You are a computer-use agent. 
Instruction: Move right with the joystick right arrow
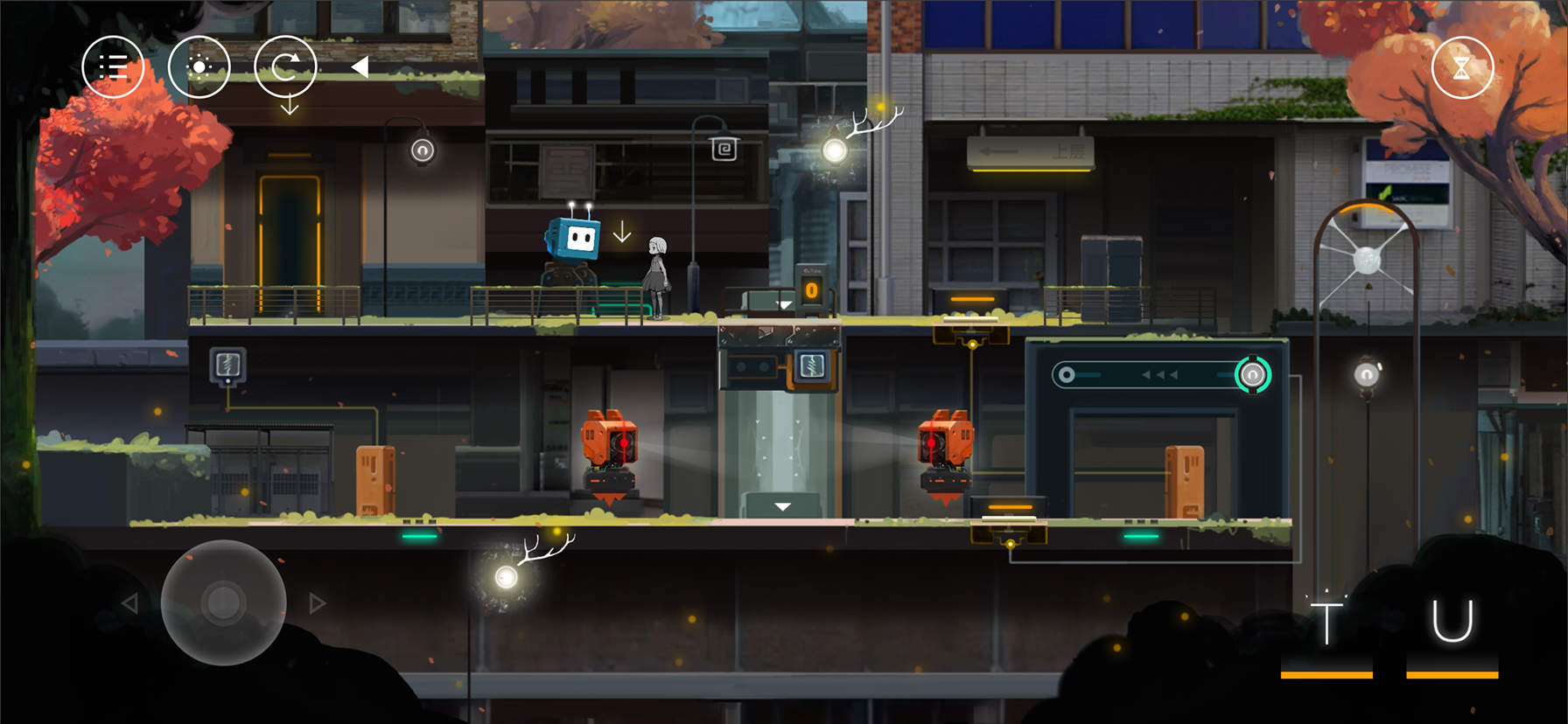click(x=318, y=602)
